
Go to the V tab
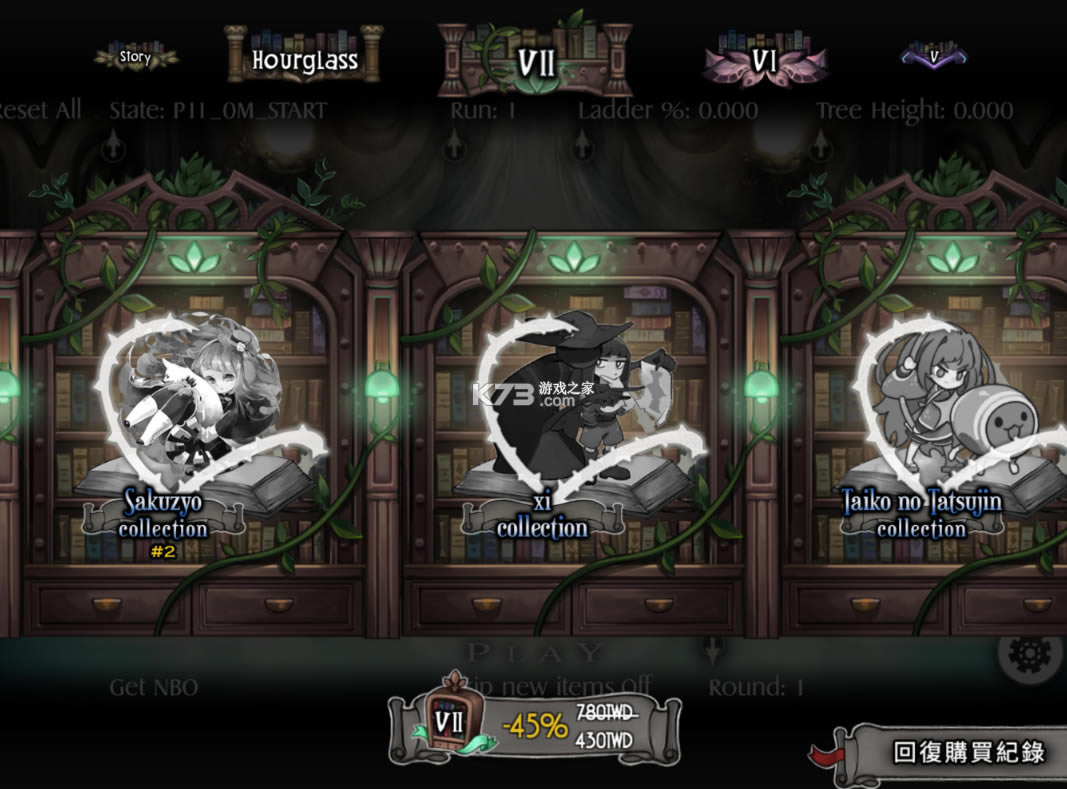pyautogui.click(x=934, y=57)
